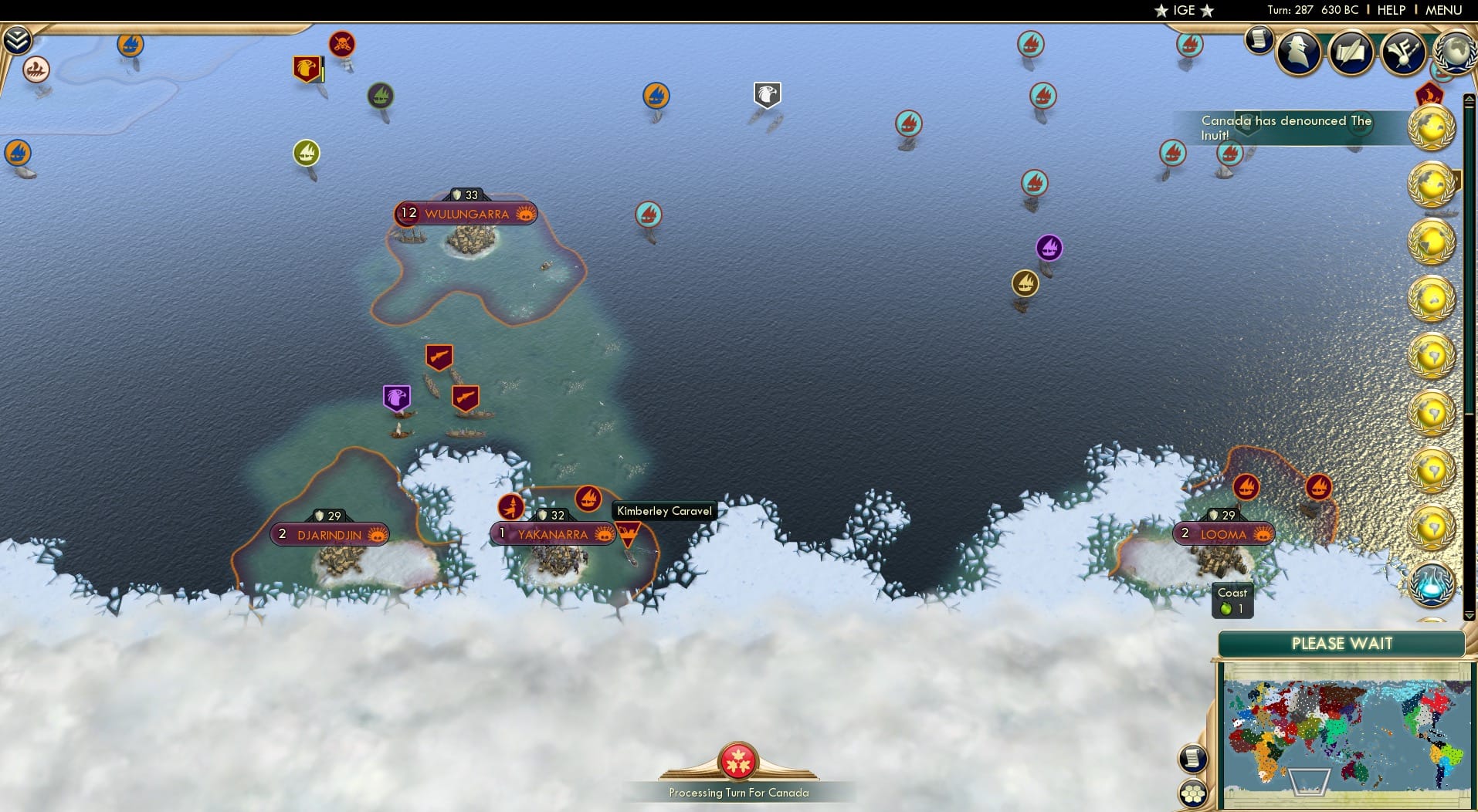The height and width of the screenshot is (812, 1478).
Task: Click the barbarian skull icon above Wulungarra
Action: (341, 44)
